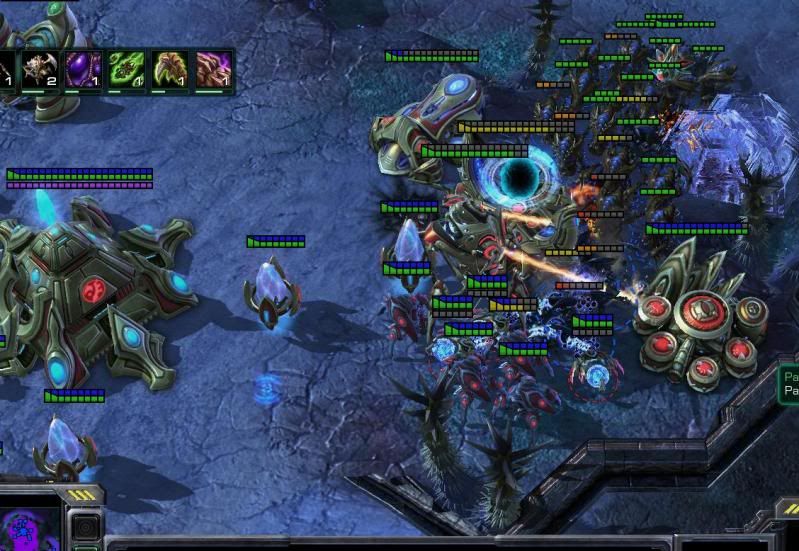Activate the minimap ping target button
This screenshot has height=551, width=799.
coord(87,527)
